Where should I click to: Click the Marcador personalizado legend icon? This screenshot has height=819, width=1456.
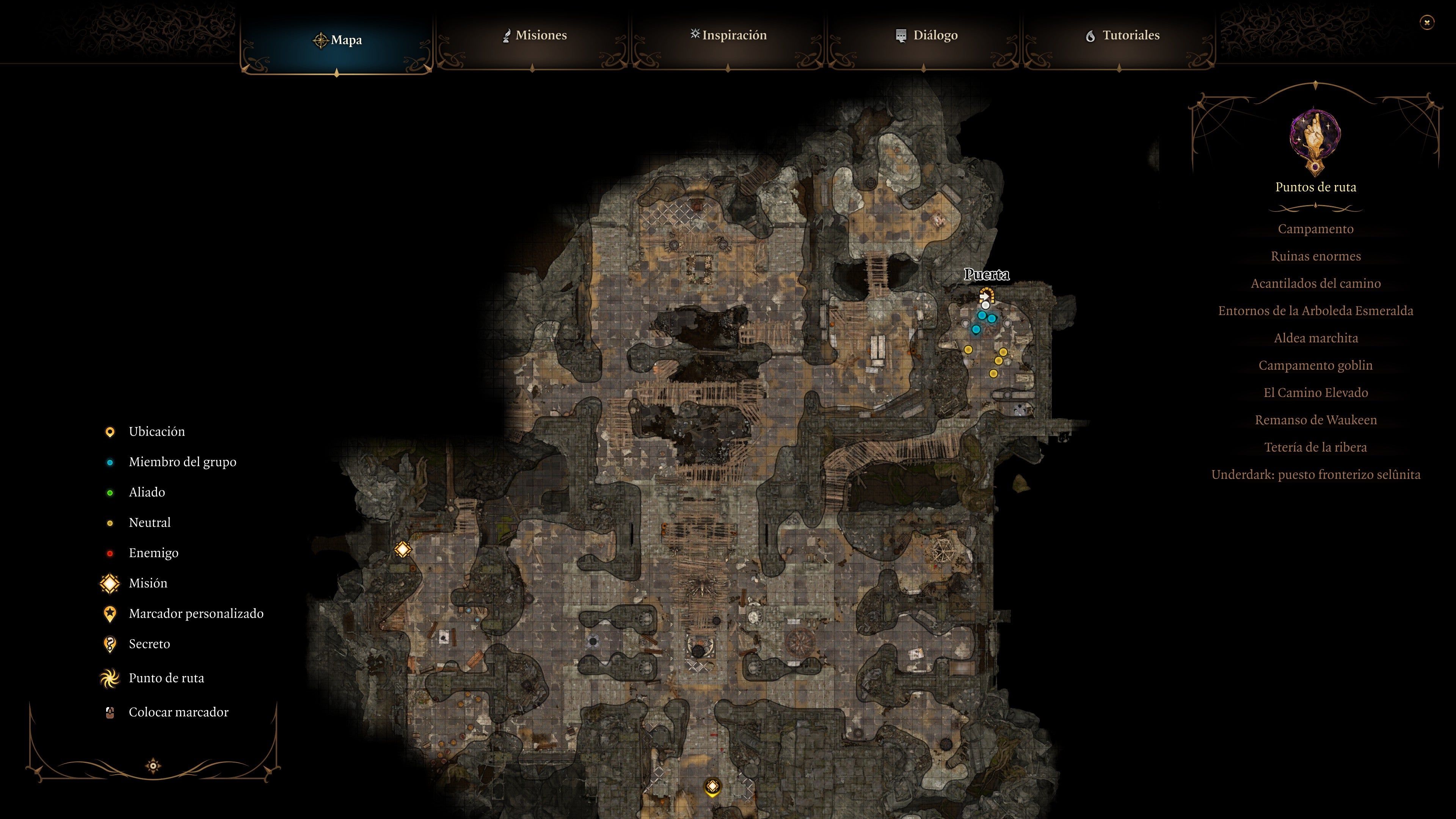(110, 614)
